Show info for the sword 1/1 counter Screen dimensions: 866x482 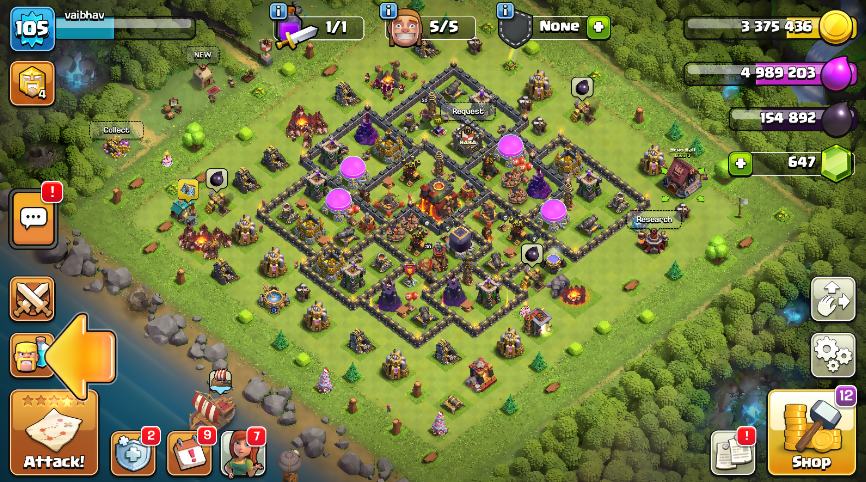point(279,11)
